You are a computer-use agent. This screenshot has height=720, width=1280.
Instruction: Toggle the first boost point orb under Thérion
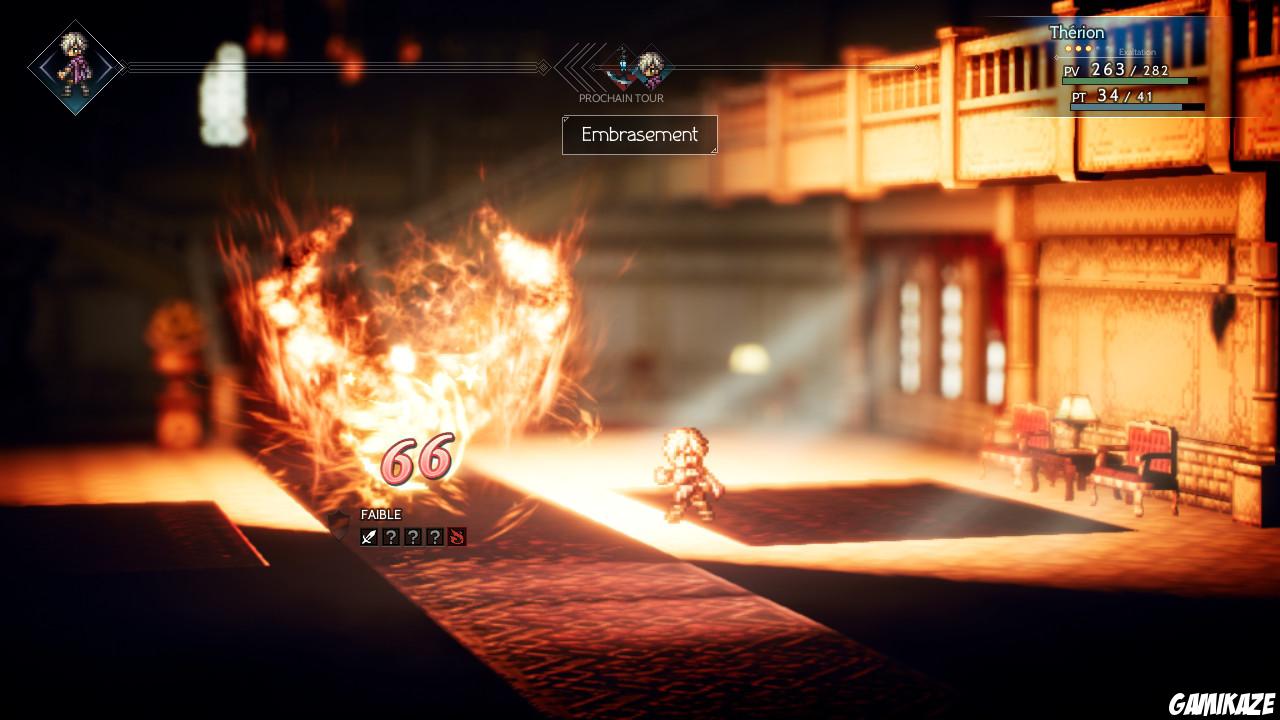pos(1068,48)
